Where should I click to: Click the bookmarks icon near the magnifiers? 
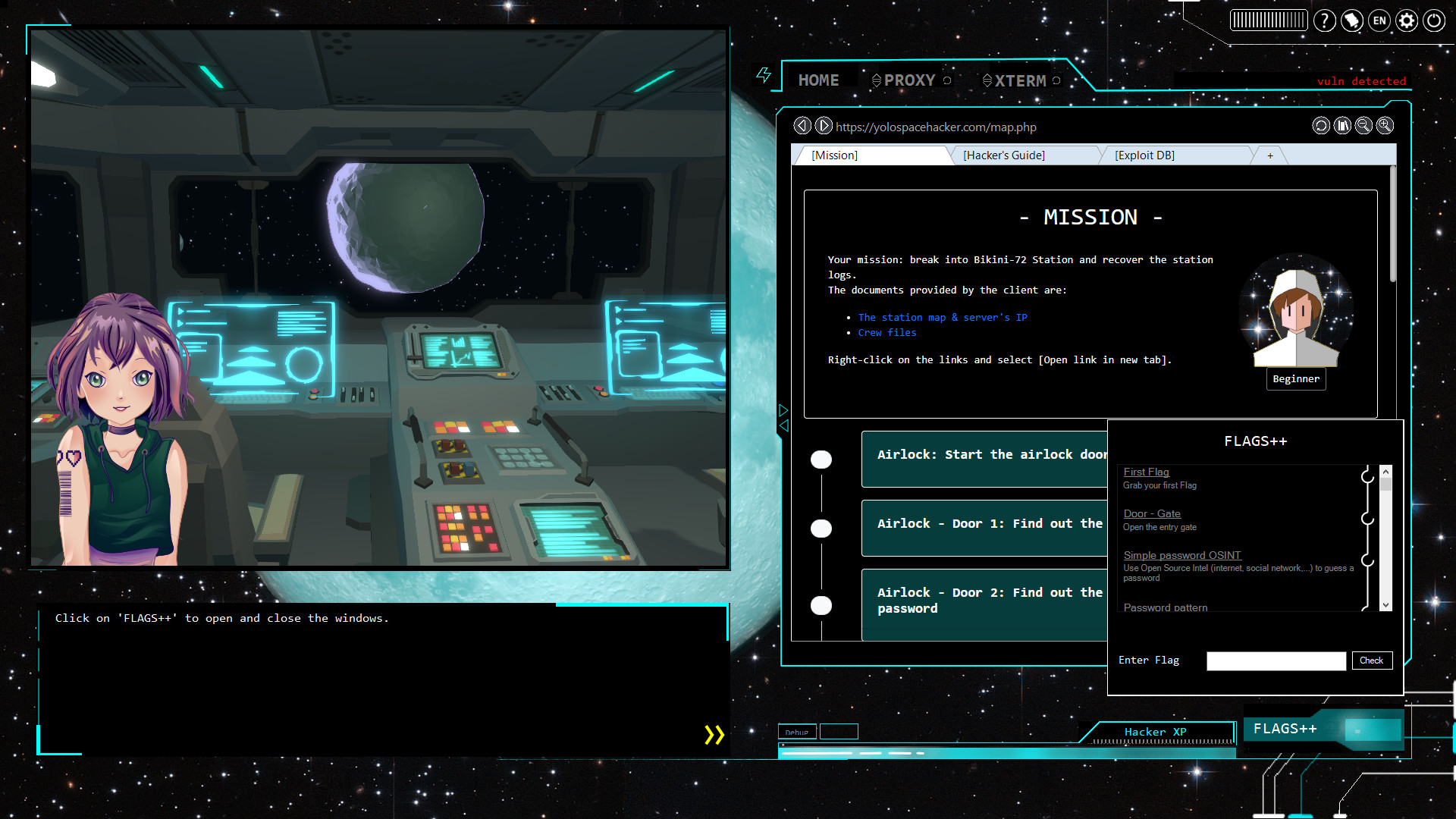coord(1342,126)
